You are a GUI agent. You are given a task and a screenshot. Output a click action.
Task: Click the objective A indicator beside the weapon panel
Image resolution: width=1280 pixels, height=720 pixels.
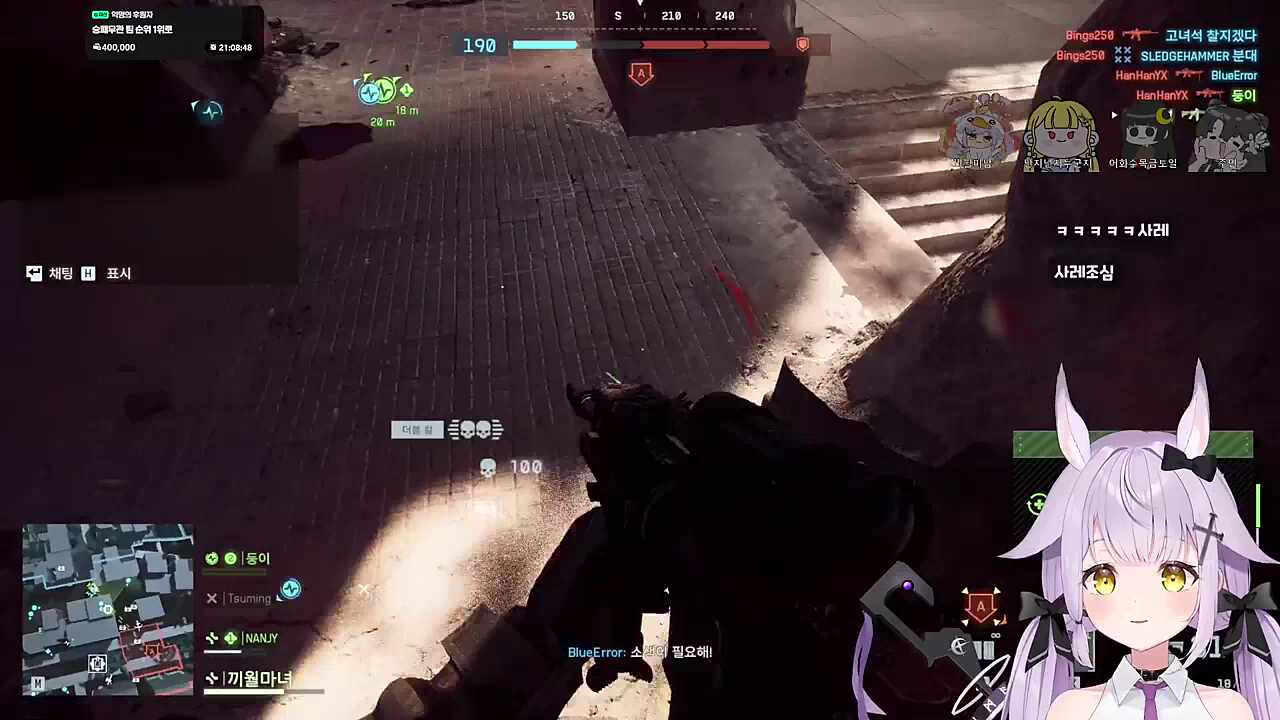click(980, 606)
